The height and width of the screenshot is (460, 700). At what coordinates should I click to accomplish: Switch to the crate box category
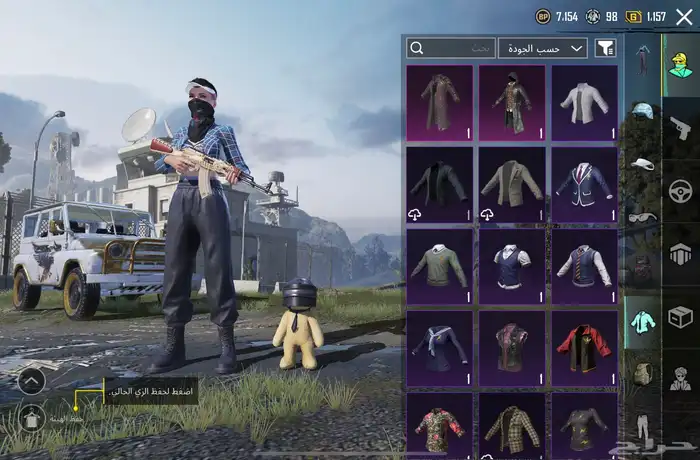[x=681, y=317]
